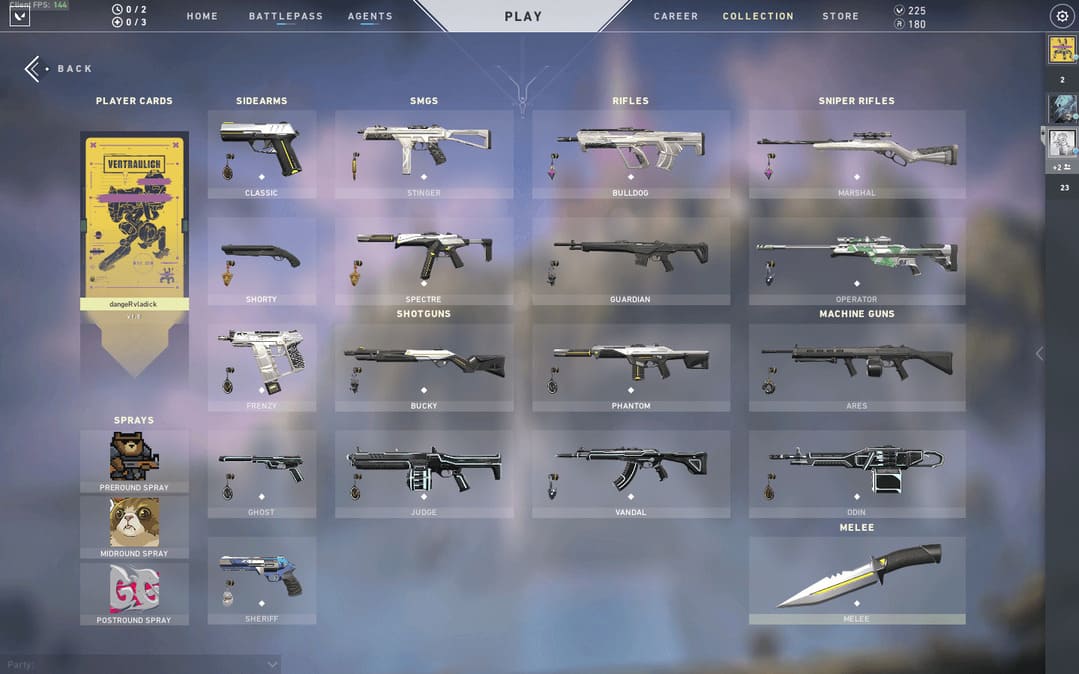The width and height of the screenshot is (1079, 674).
Task: Select the Vandal rifle tile
Action: [631, 473]
